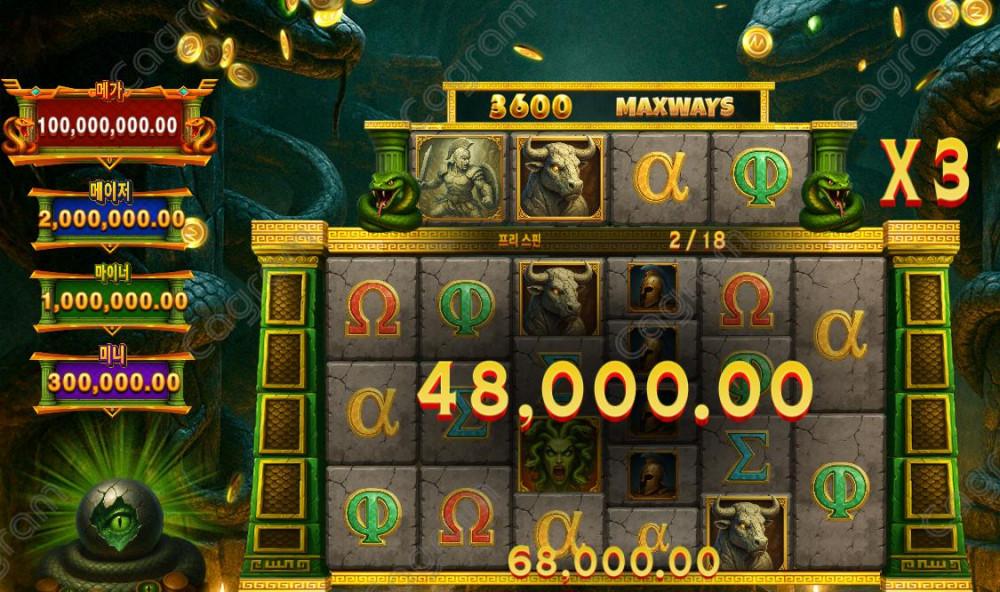Select the 미니 jackpot panel
Image resolution: width=1000 pixels, height=592 pixels.
(x=112, y=381)
